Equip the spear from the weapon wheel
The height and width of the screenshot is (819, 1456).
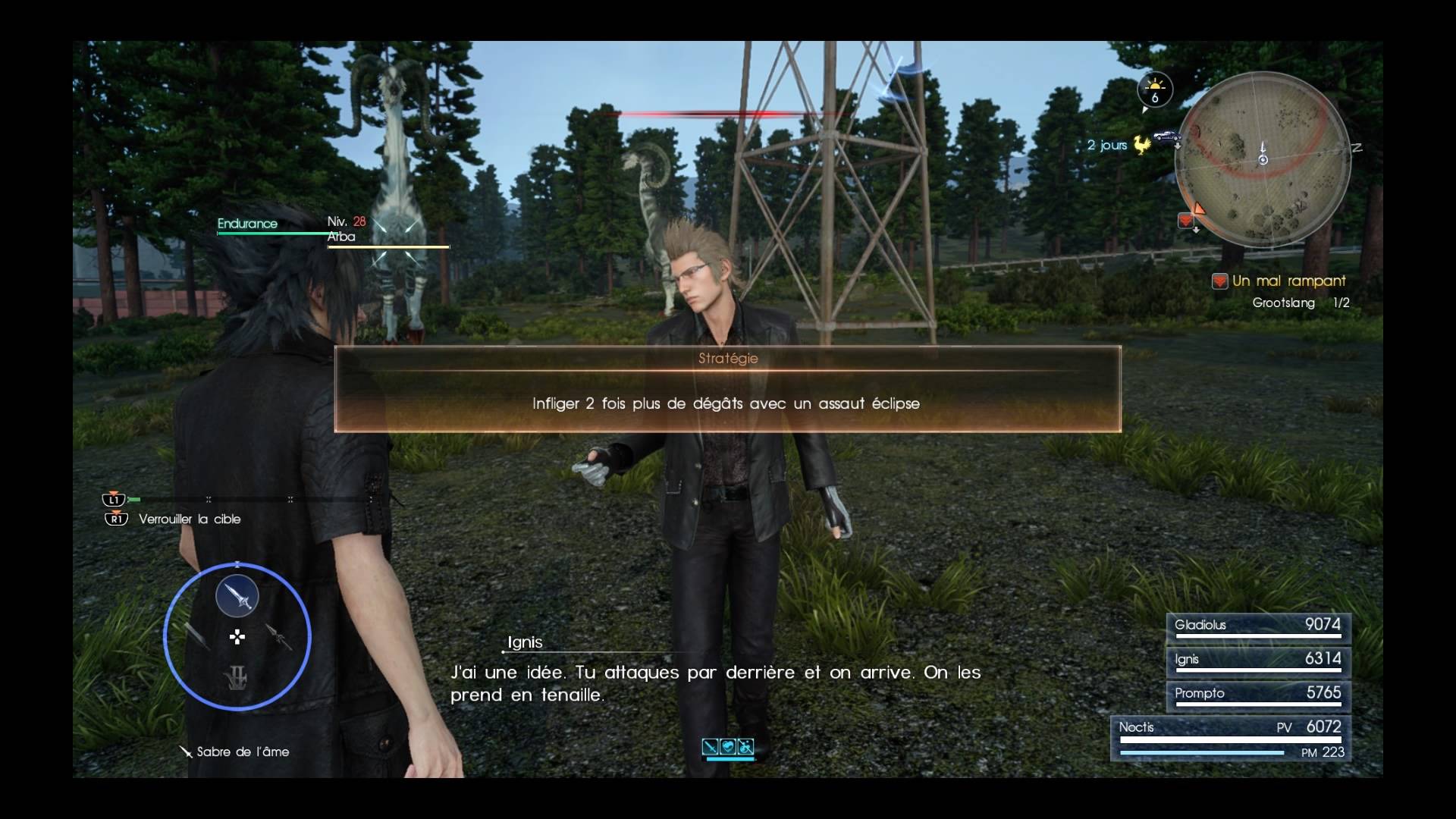pos(279,637)
